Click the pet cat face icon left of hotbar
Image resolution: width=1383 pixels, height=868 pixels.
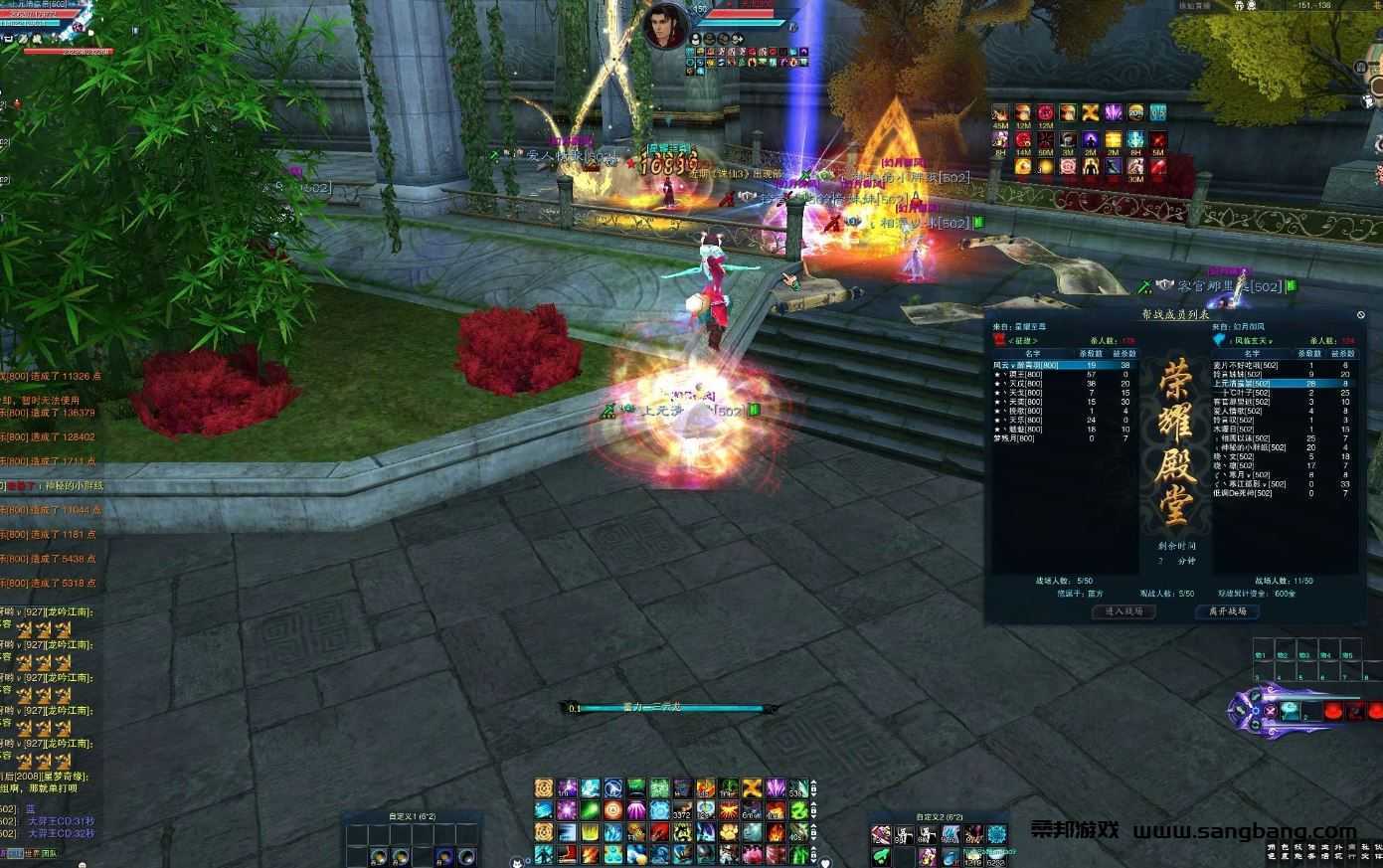coord(517,861)
